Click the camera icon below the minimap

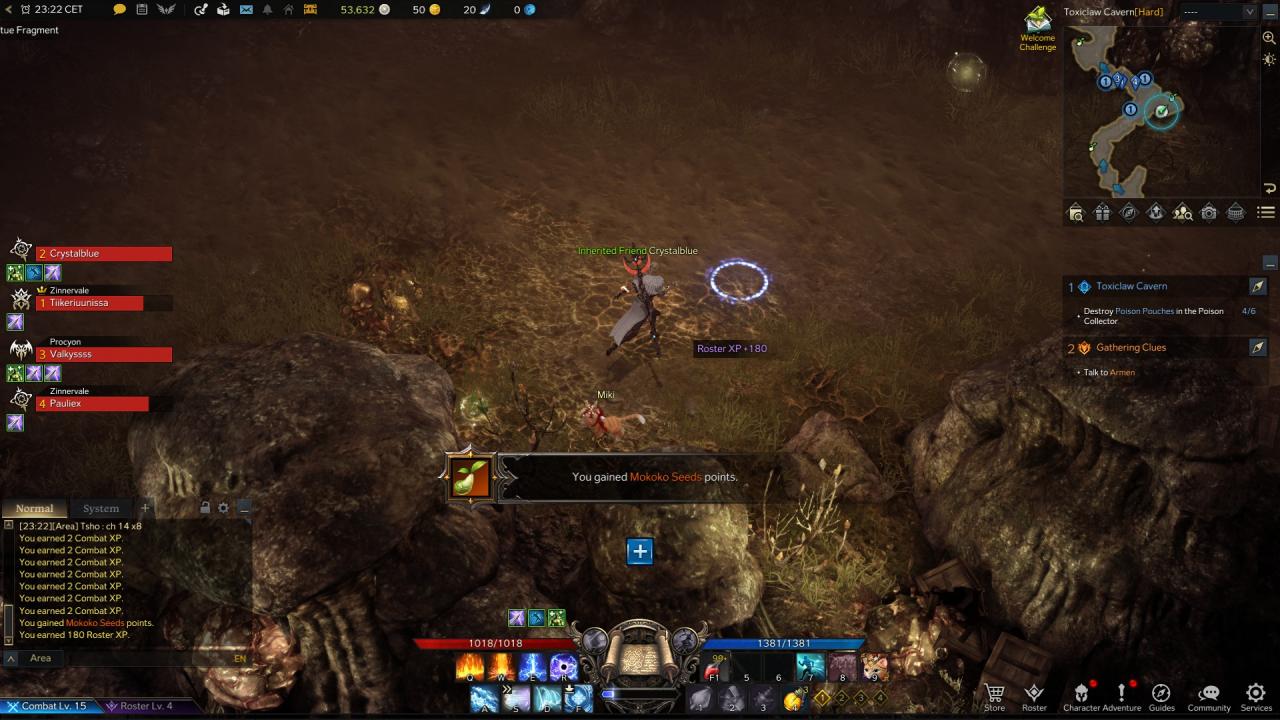(1209, 212)
